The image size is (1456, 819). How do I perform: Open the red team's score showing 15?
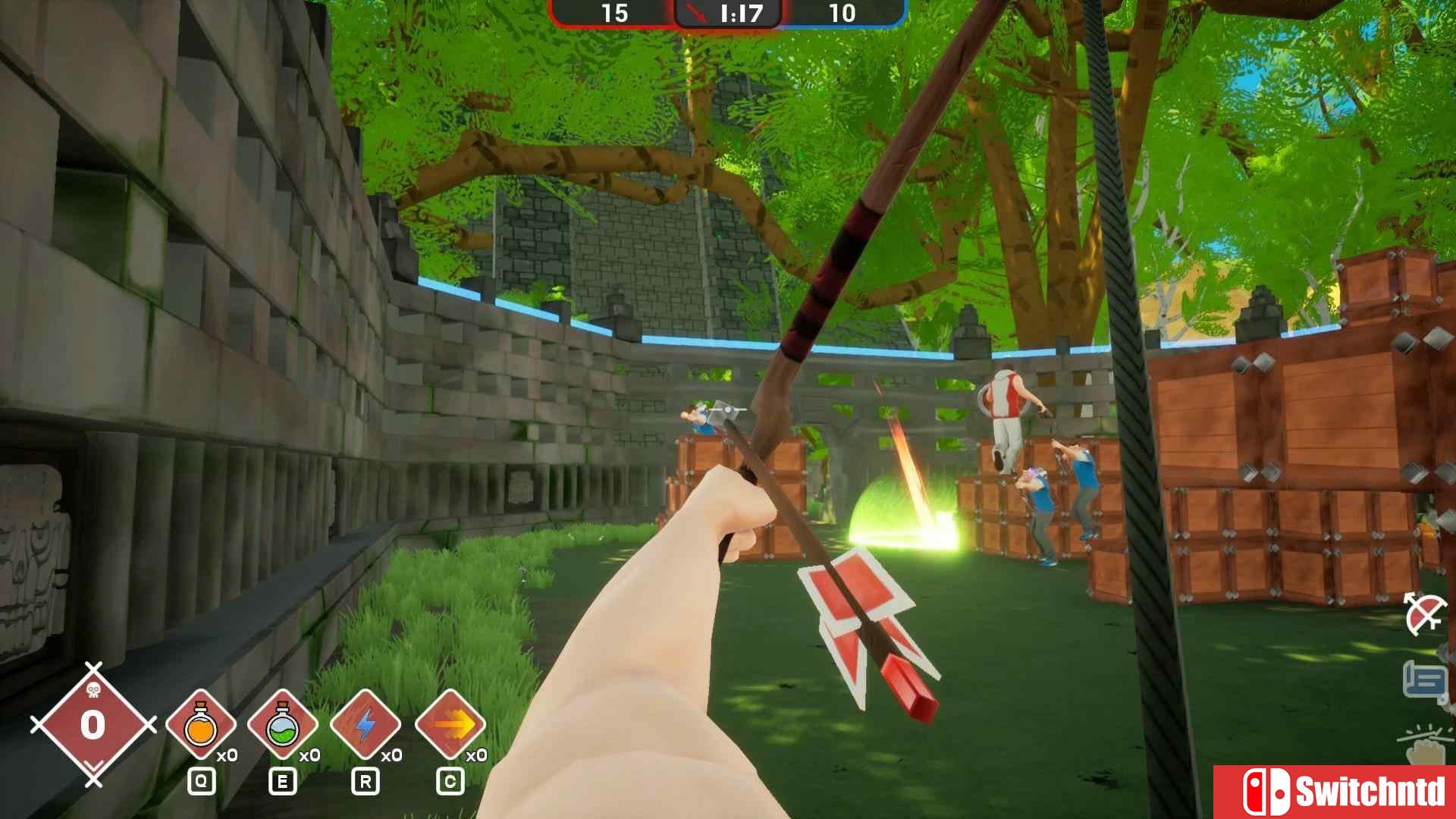coord(616,13)
